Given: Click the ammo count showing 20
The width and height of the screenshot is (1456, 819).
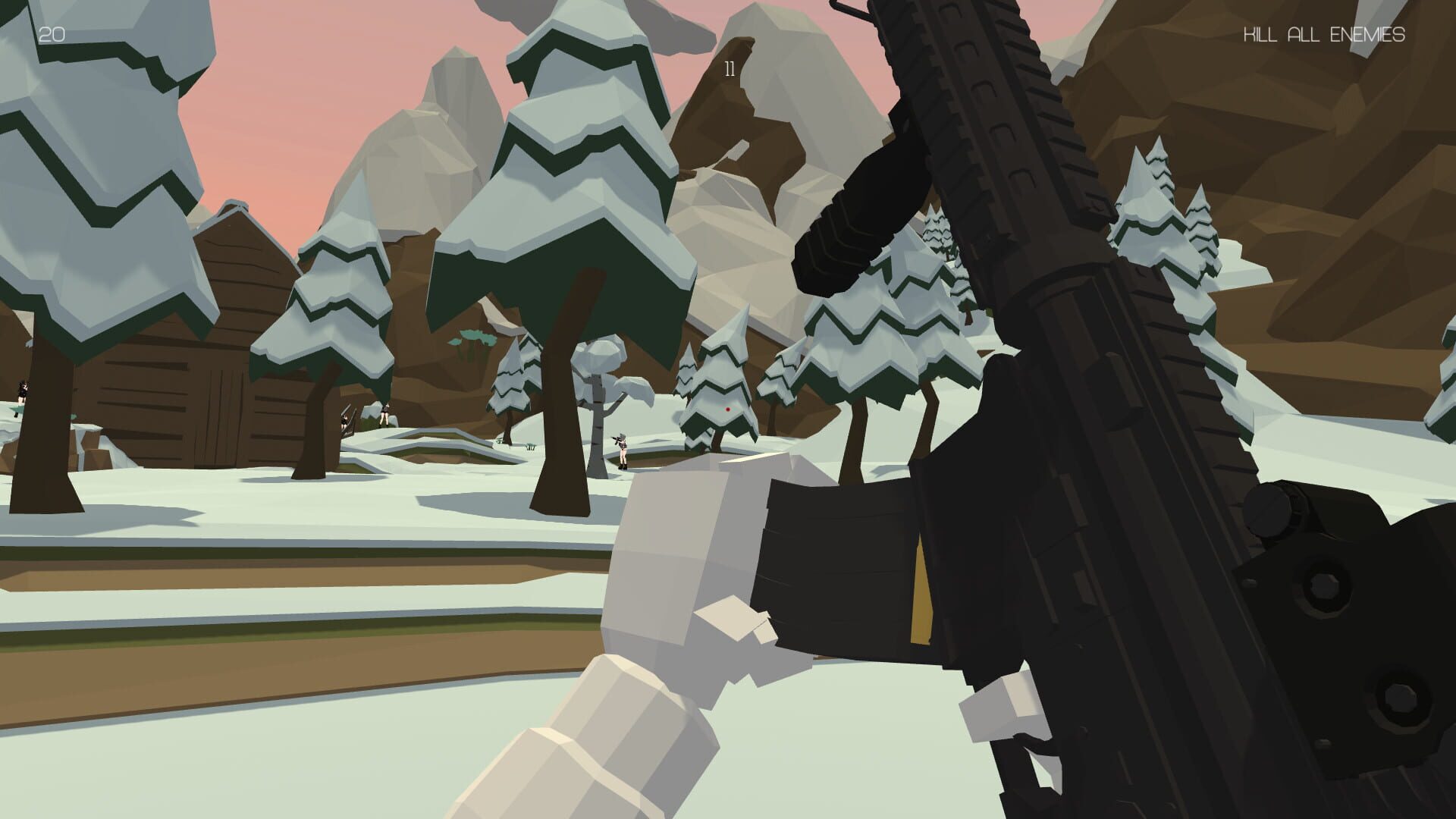Looking at the screenshot, I should click(52, 32).
